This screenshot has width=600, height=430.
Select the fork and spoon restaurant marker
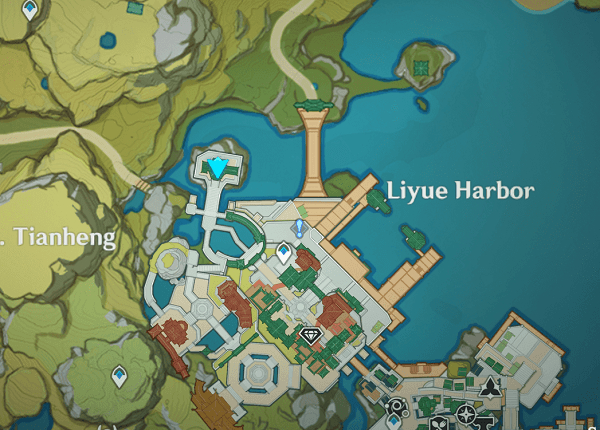click(x=437, y=423)
